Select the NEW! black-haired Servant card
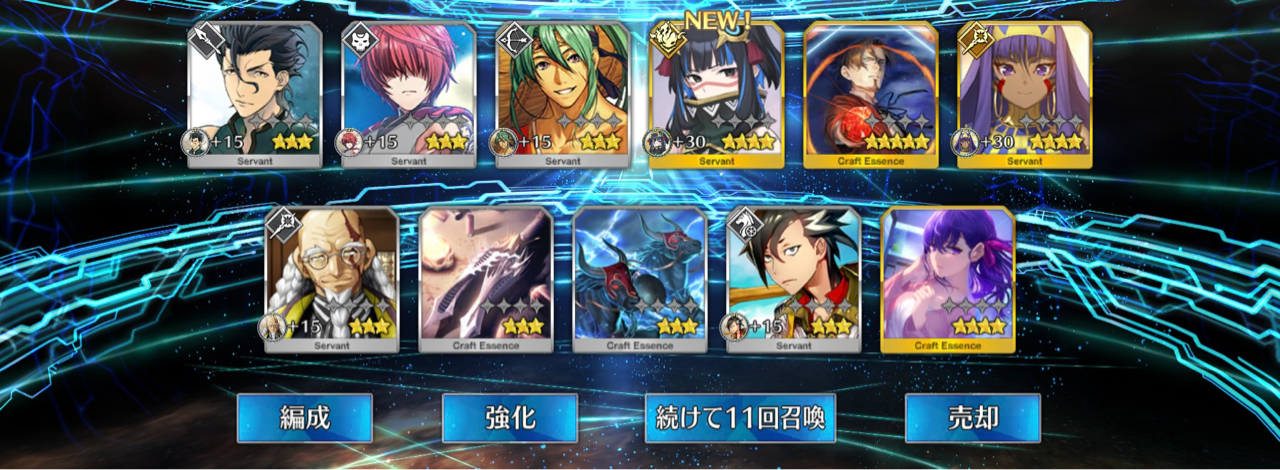Image resolution: width=1280 pixels, height=470 pixels. point(716,95)
